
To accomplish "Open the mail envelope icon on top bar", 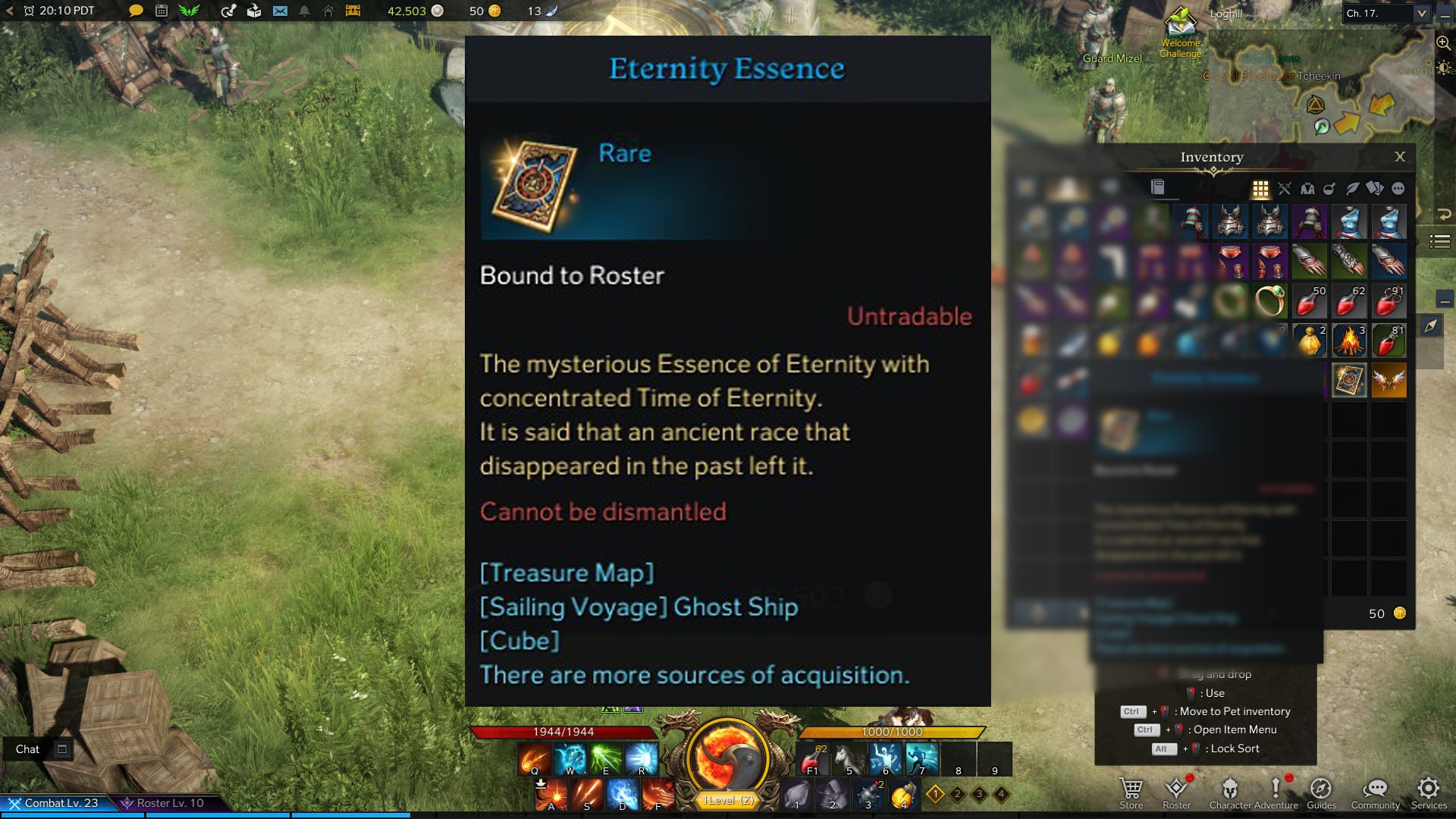I will point(280,11).
